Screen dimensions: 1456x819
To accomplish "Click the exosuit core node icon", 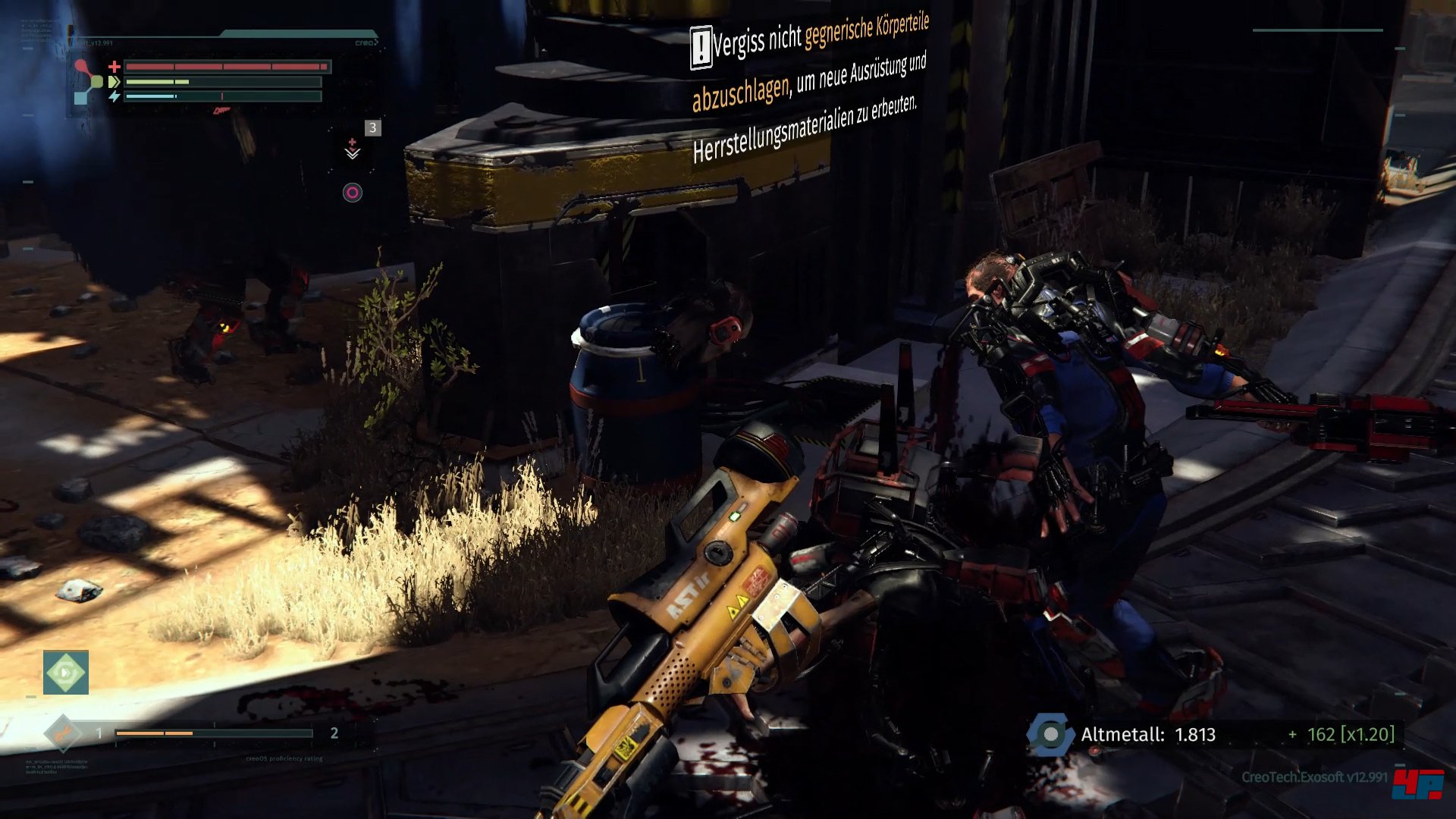I will coord(86,82).
